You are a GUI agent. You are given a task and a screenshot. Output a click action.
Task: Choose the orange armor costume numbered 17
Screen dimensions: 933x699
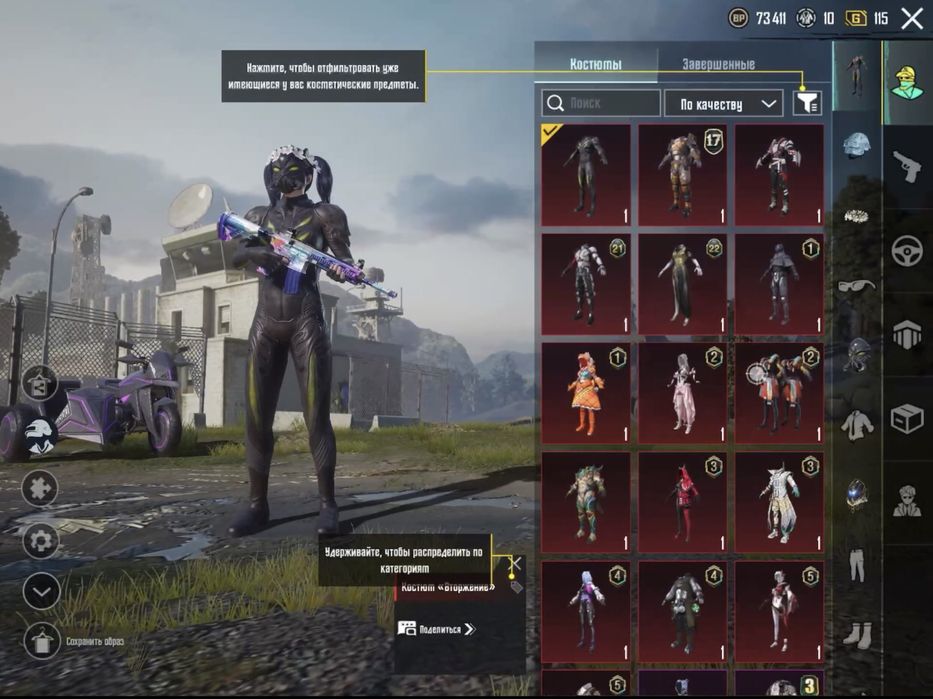coord(682,175)
